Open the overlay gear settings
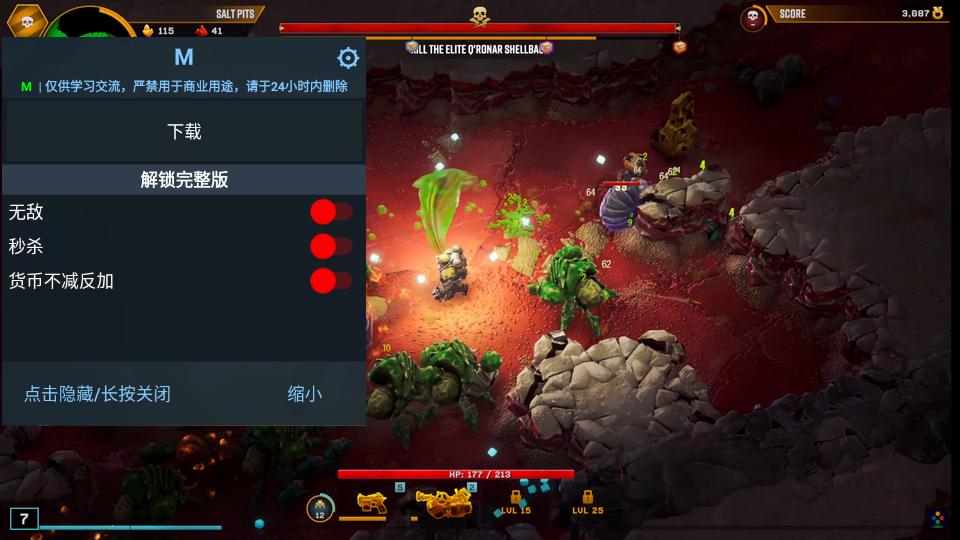Image resolution: width=960 pixels, height=540 pixels. pos(348,58)
